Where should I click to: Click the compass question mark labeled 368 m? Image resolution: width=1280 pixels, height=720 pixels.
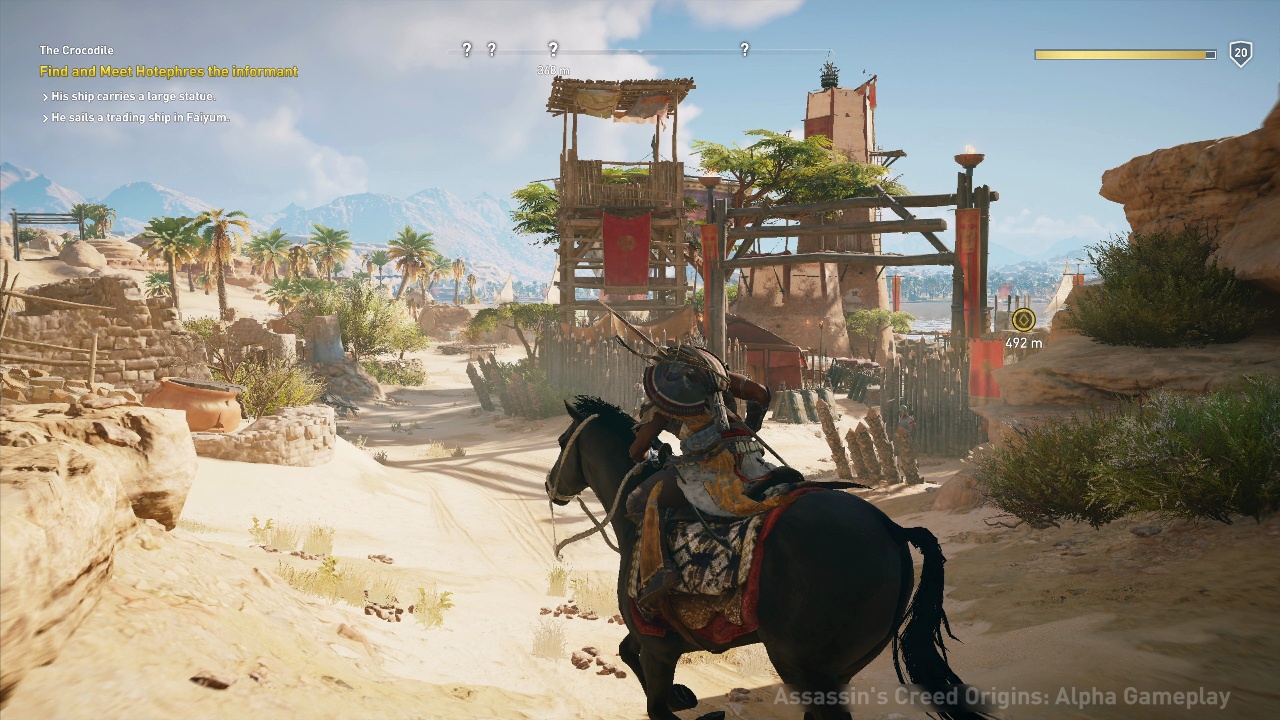point(553,49)
